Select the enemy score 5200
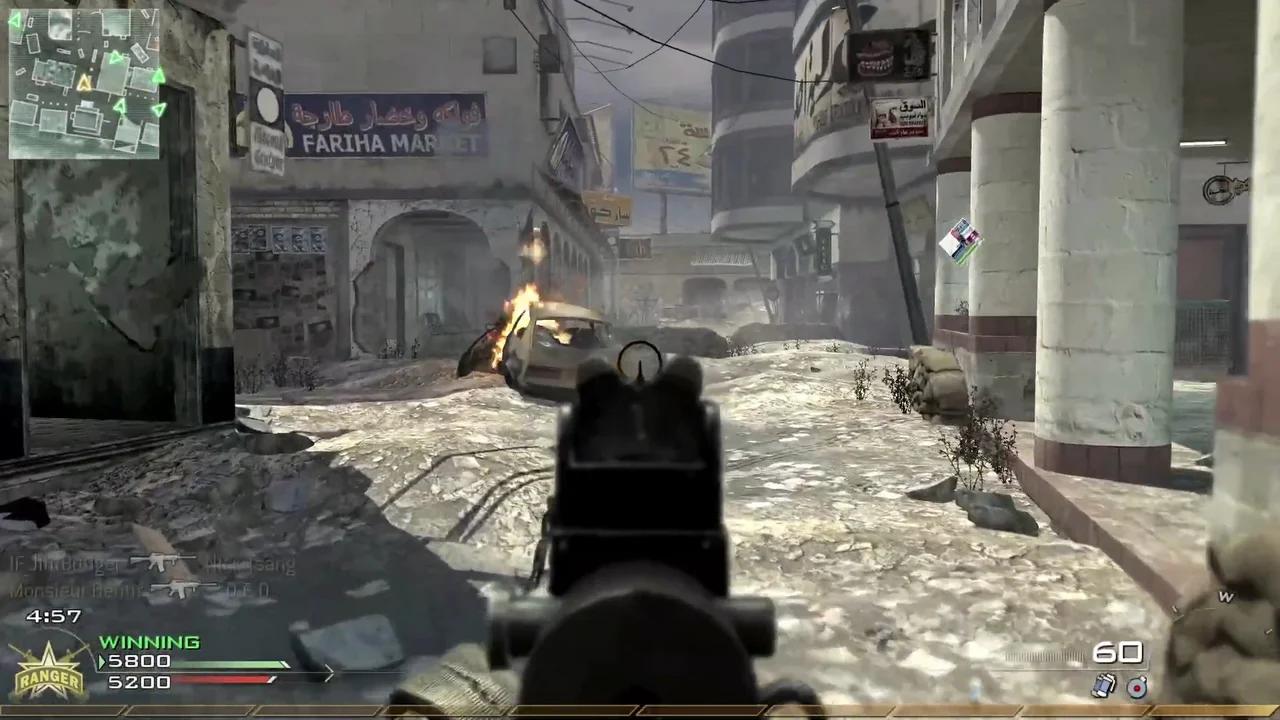The height and width of the screenshot is (720, 1280). tap(139, 681)
